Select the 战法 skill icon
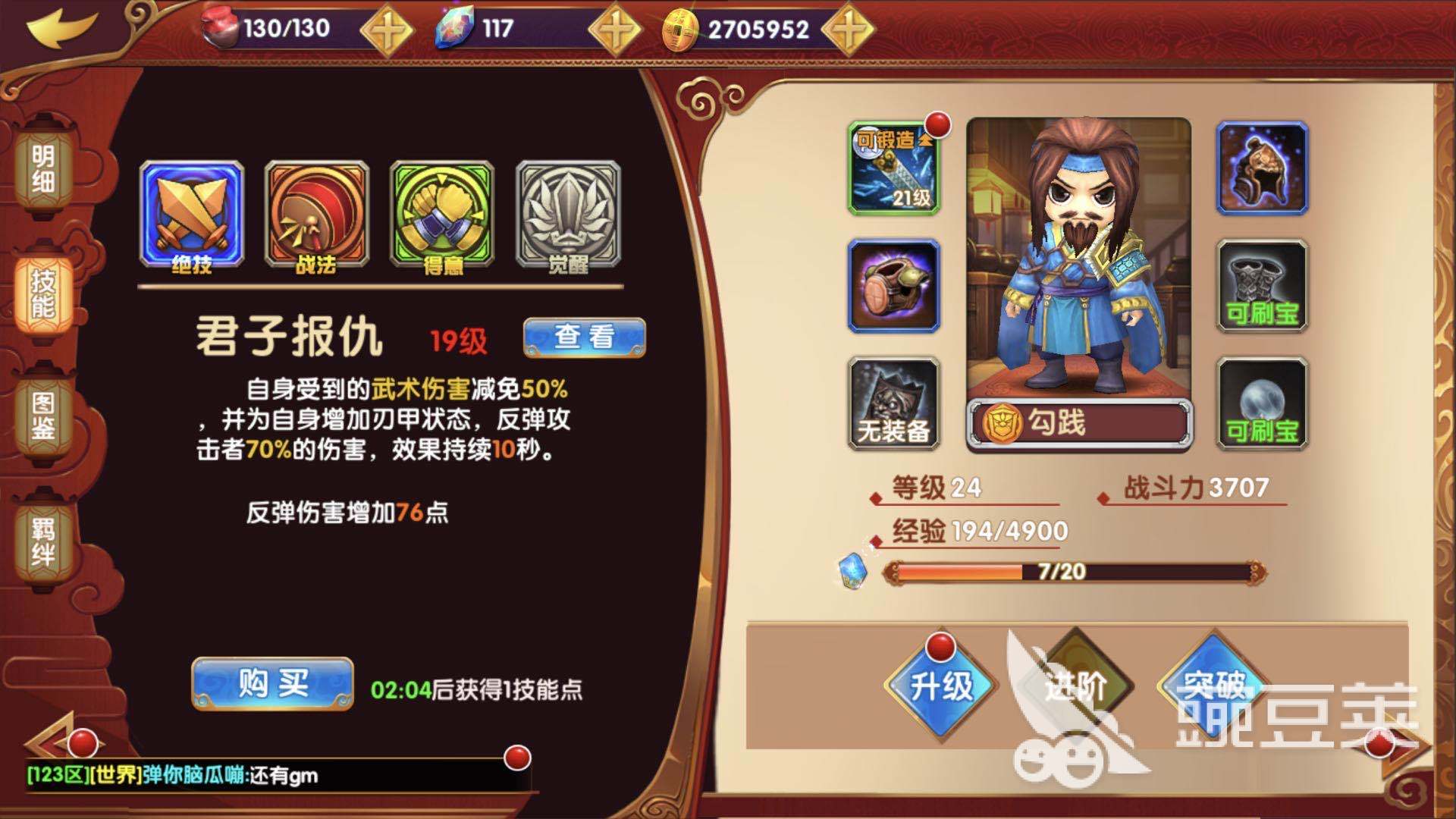This screenshot has height=819, width=1456. point(315,210)
